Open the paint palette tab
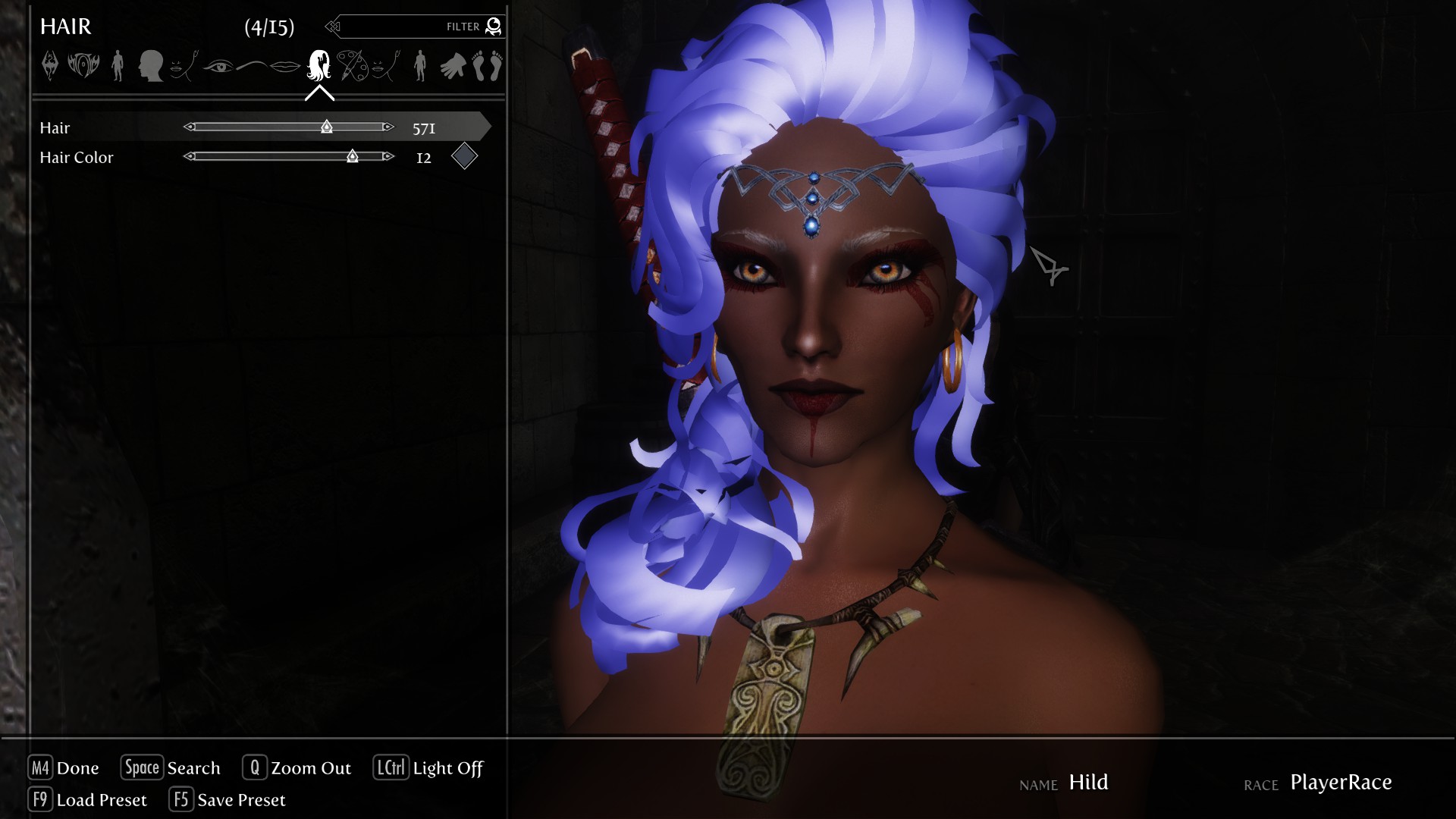This screenshot has width=1456, height=819. [351, 66]
